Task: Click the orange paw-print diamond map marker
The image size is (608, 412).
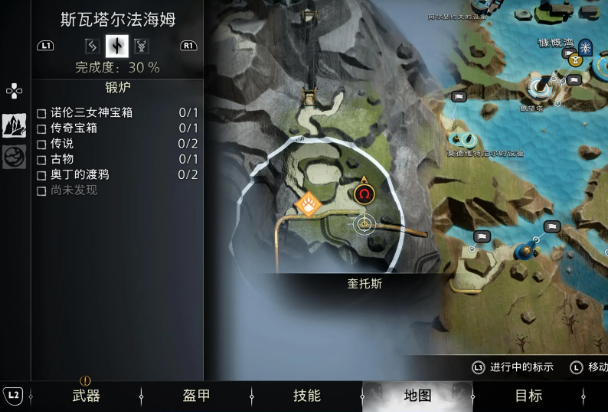Action: tap(308, 203)
